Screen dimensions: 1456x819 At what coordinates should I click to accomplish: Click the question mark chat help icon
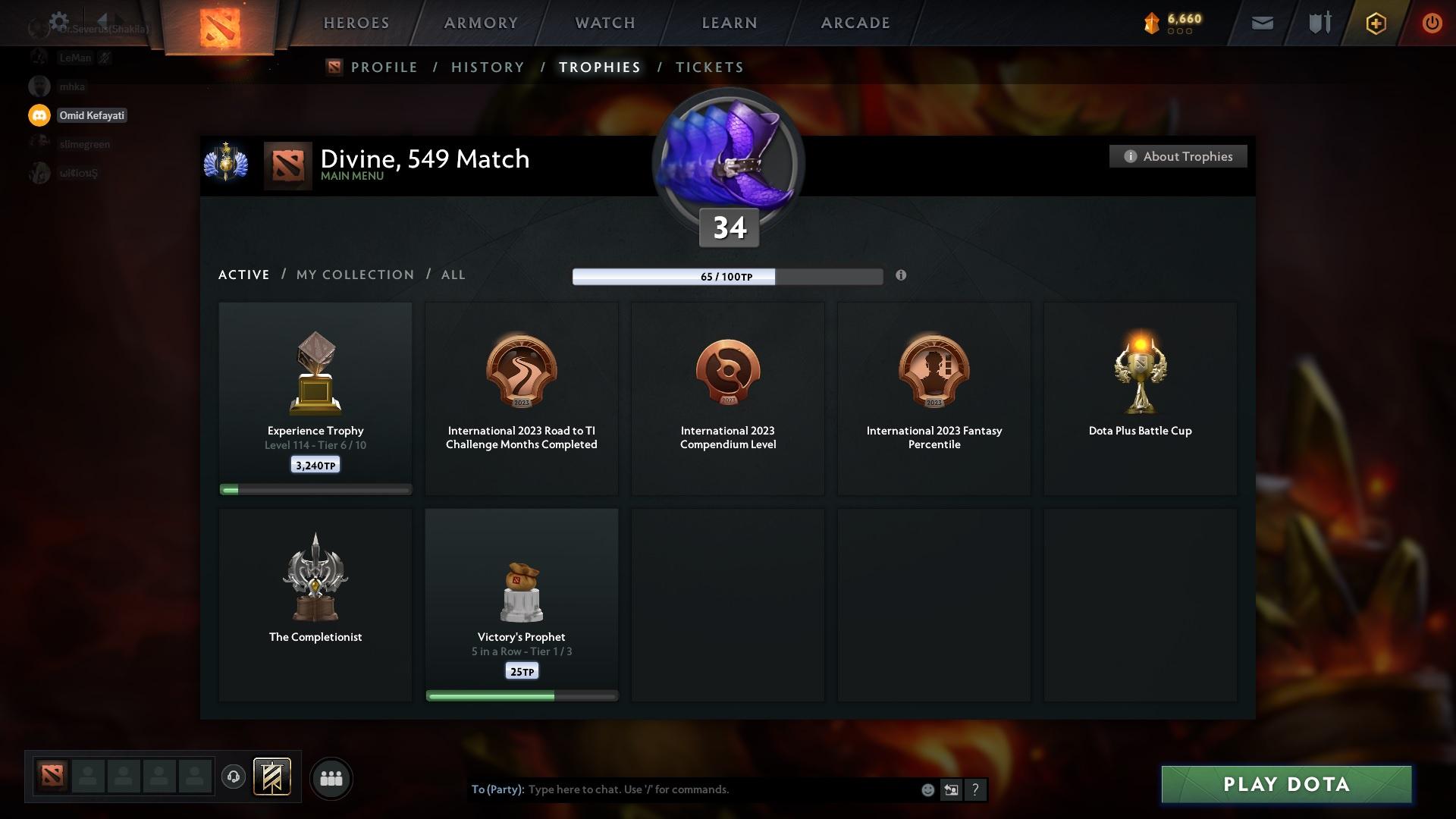point(976,789)
